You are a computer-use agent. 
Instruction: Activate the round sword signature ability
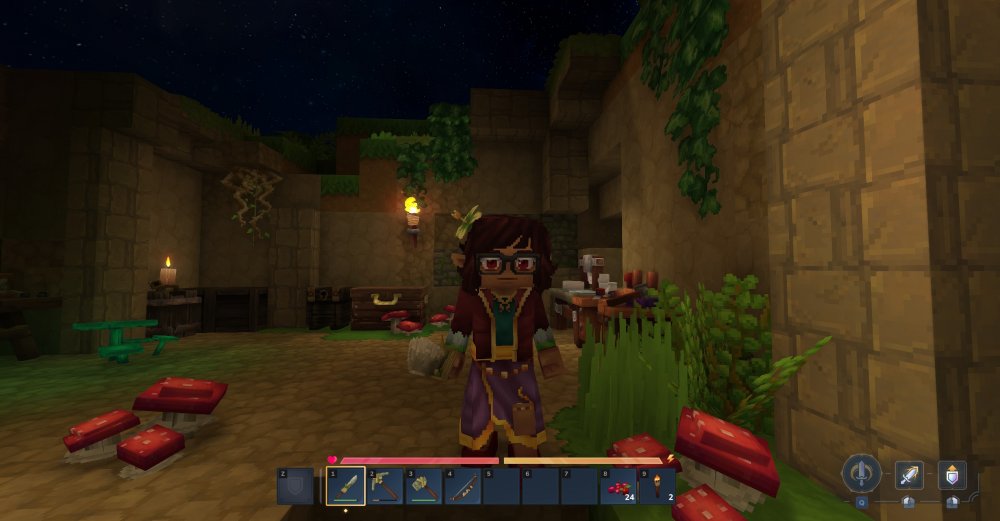tap(860, 473)
